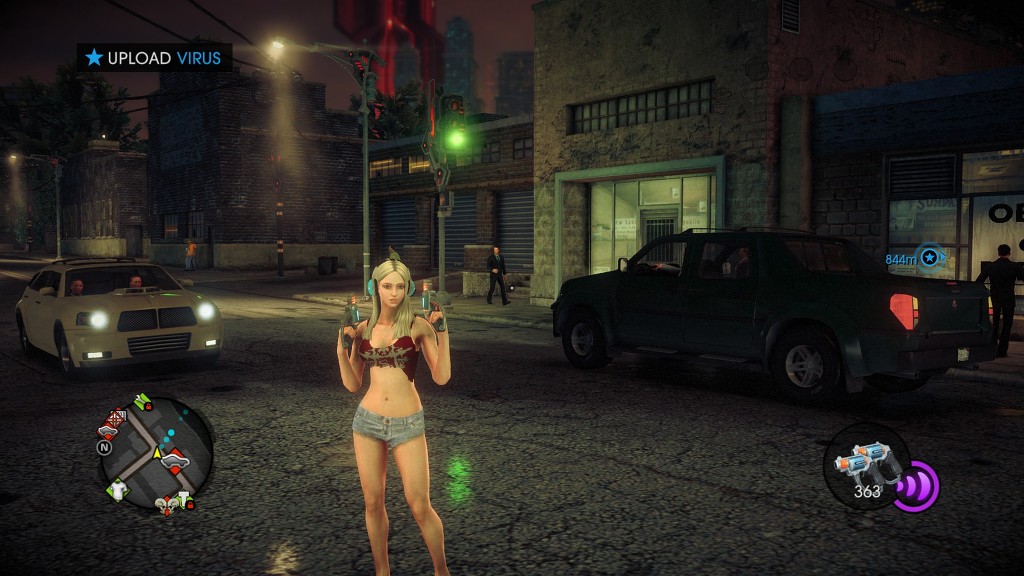1024x576 pixels.
Task: Select the 844m objective waypoint marker
Action: pyautogui.click(x=930, y=258)
